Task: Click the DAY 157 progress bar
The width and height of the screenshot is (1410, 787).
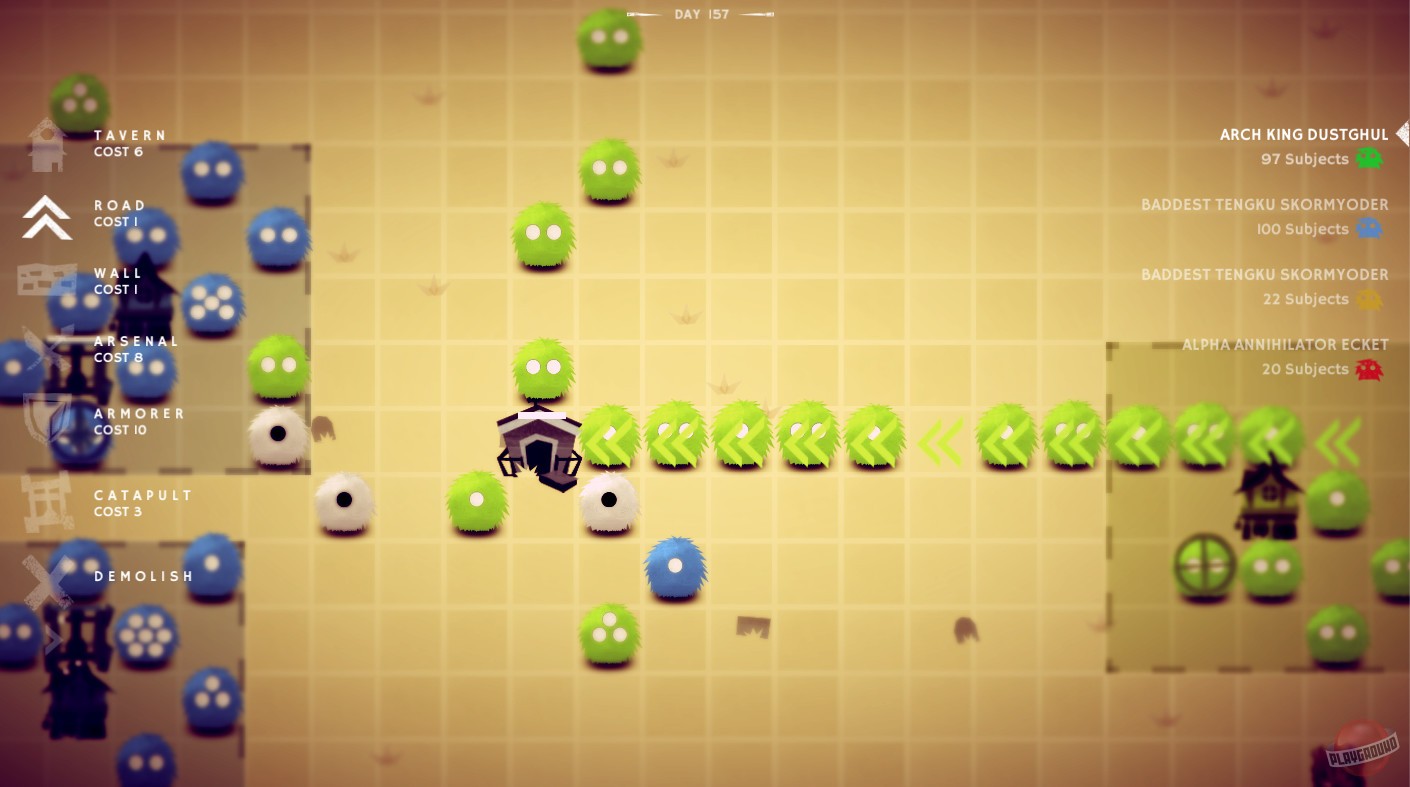Action: [x=701, y=14]
